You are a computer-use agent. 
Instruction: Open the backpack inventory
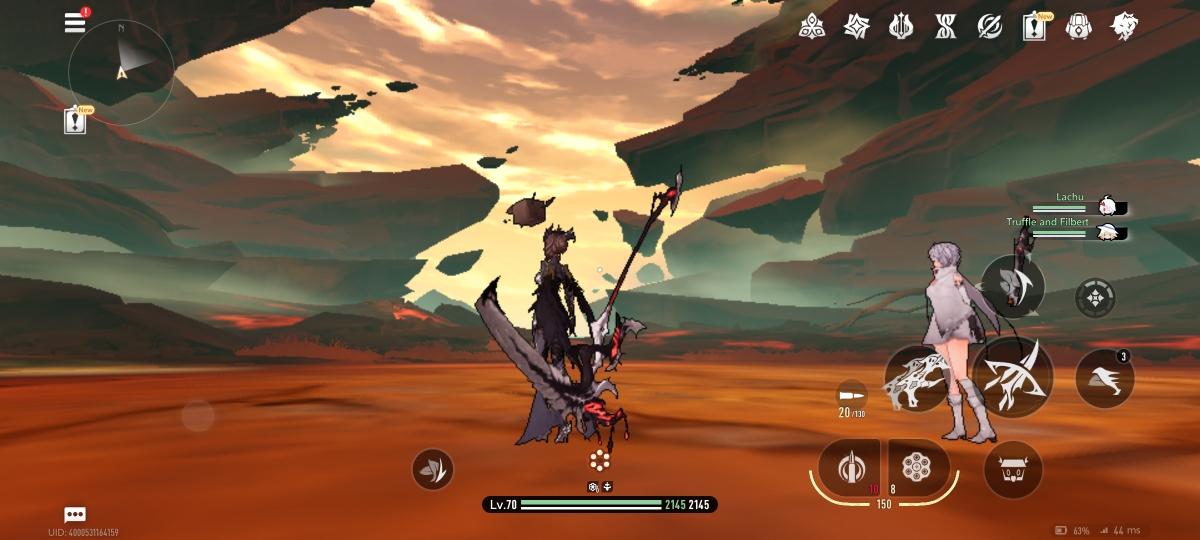[x=1078, y=27]
